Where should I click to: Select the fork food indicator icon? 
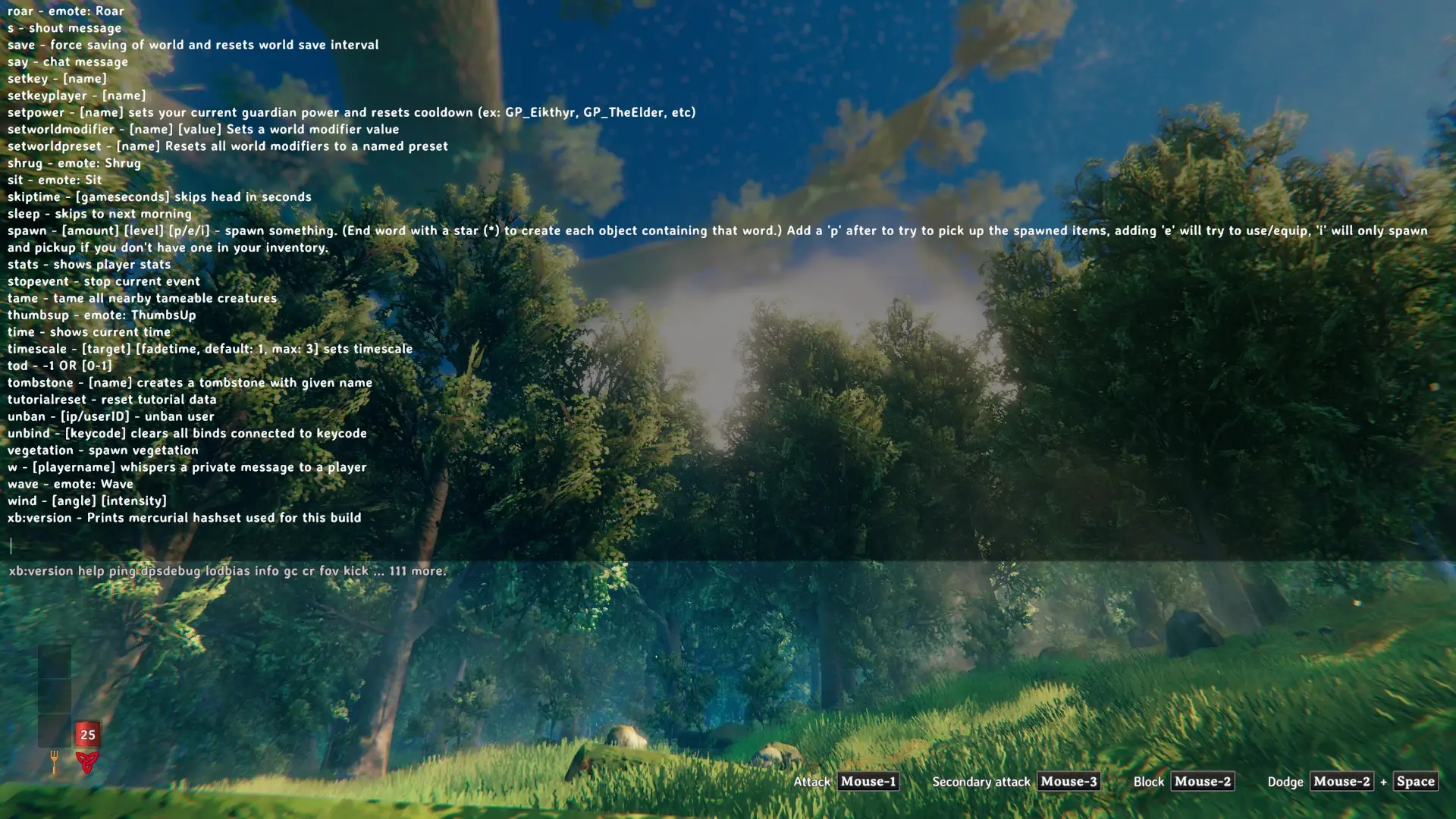[53, 758]
